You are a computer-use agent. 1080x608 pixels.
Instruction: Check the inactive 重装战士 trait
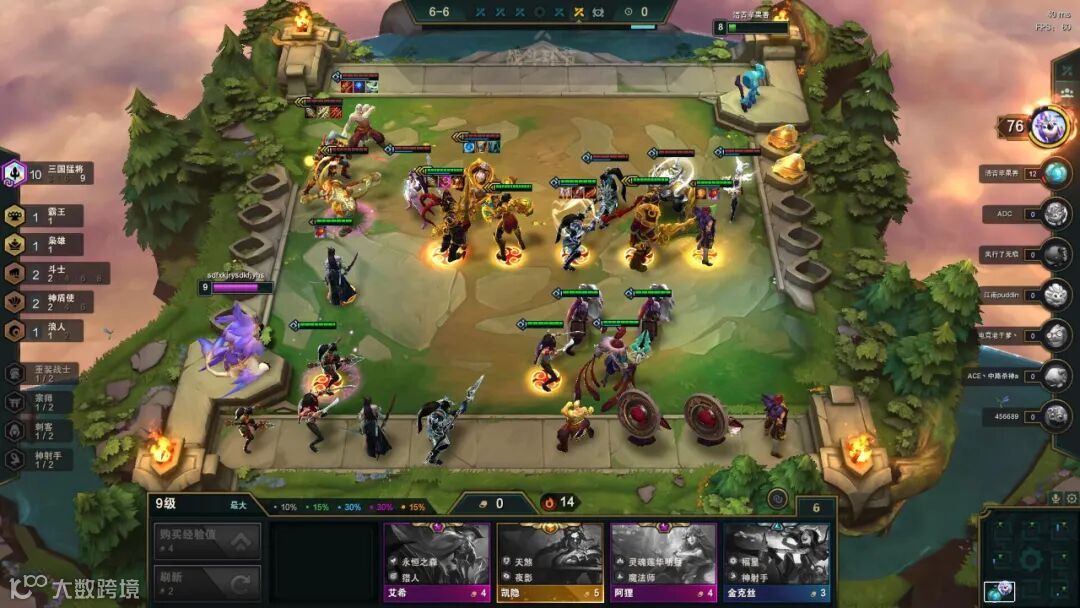(x=42, y=373)
